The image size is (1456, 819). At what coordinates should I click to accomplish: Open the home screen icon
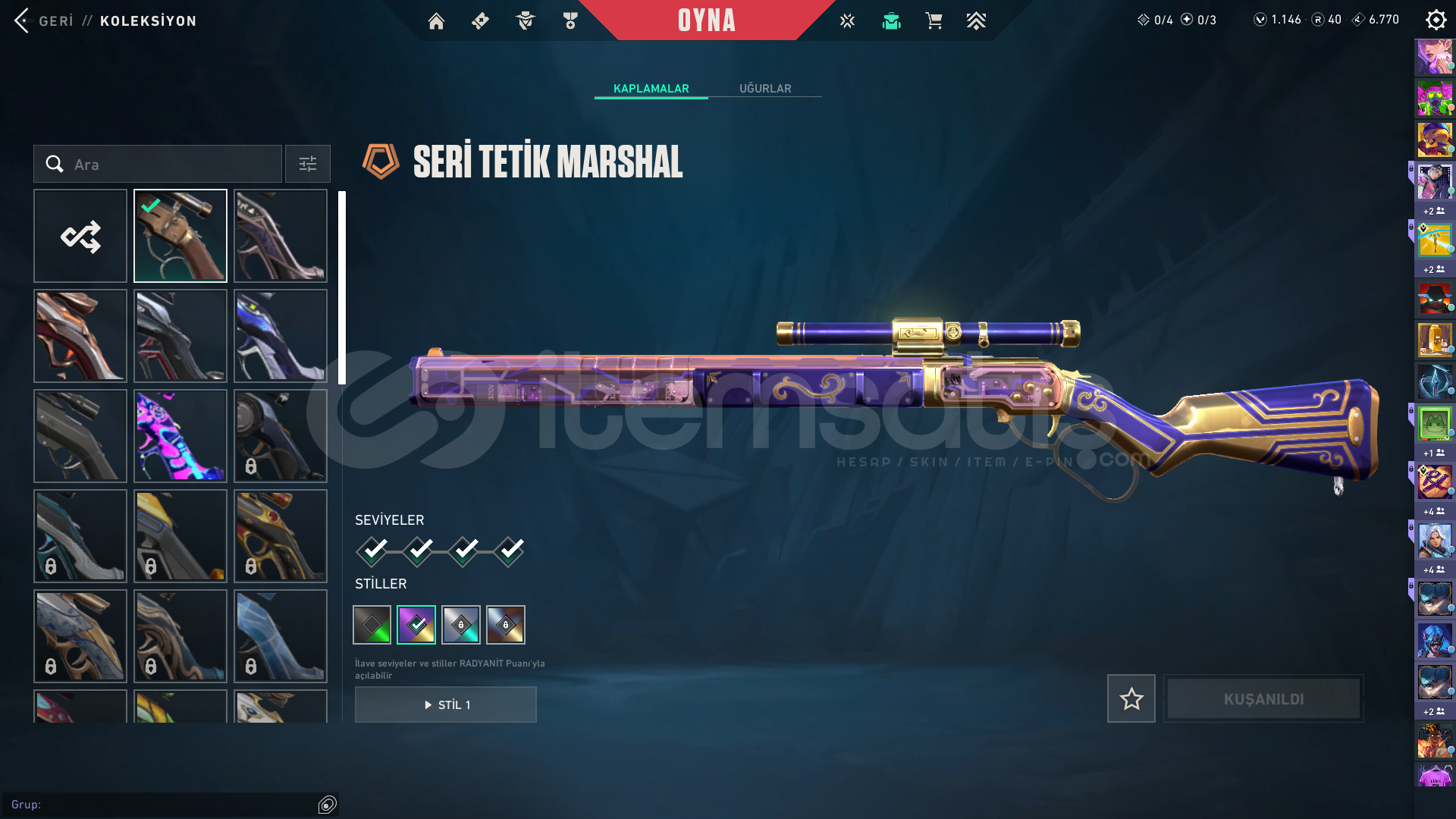(x=436, y=21)
